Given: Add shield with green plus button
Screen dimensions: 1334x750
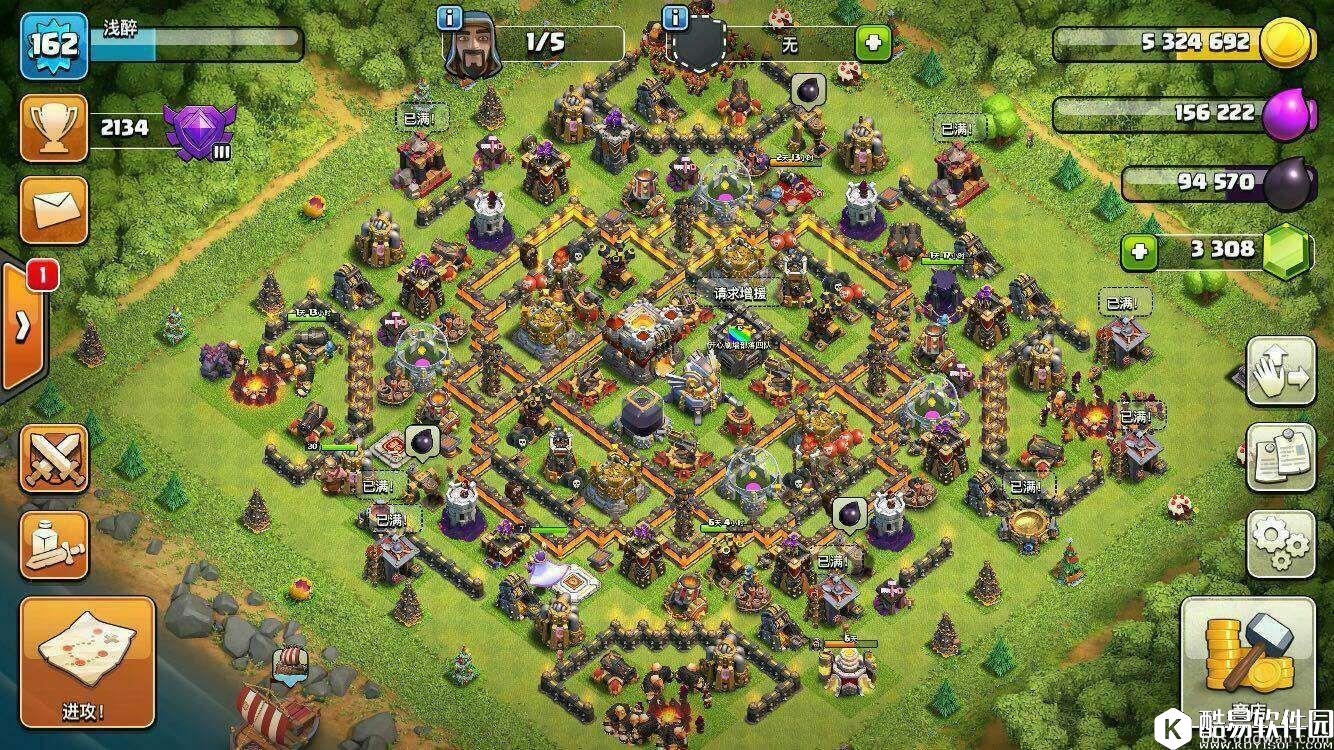Looking at the screenshot, I should pyautogui.click(x=872, y=43).
